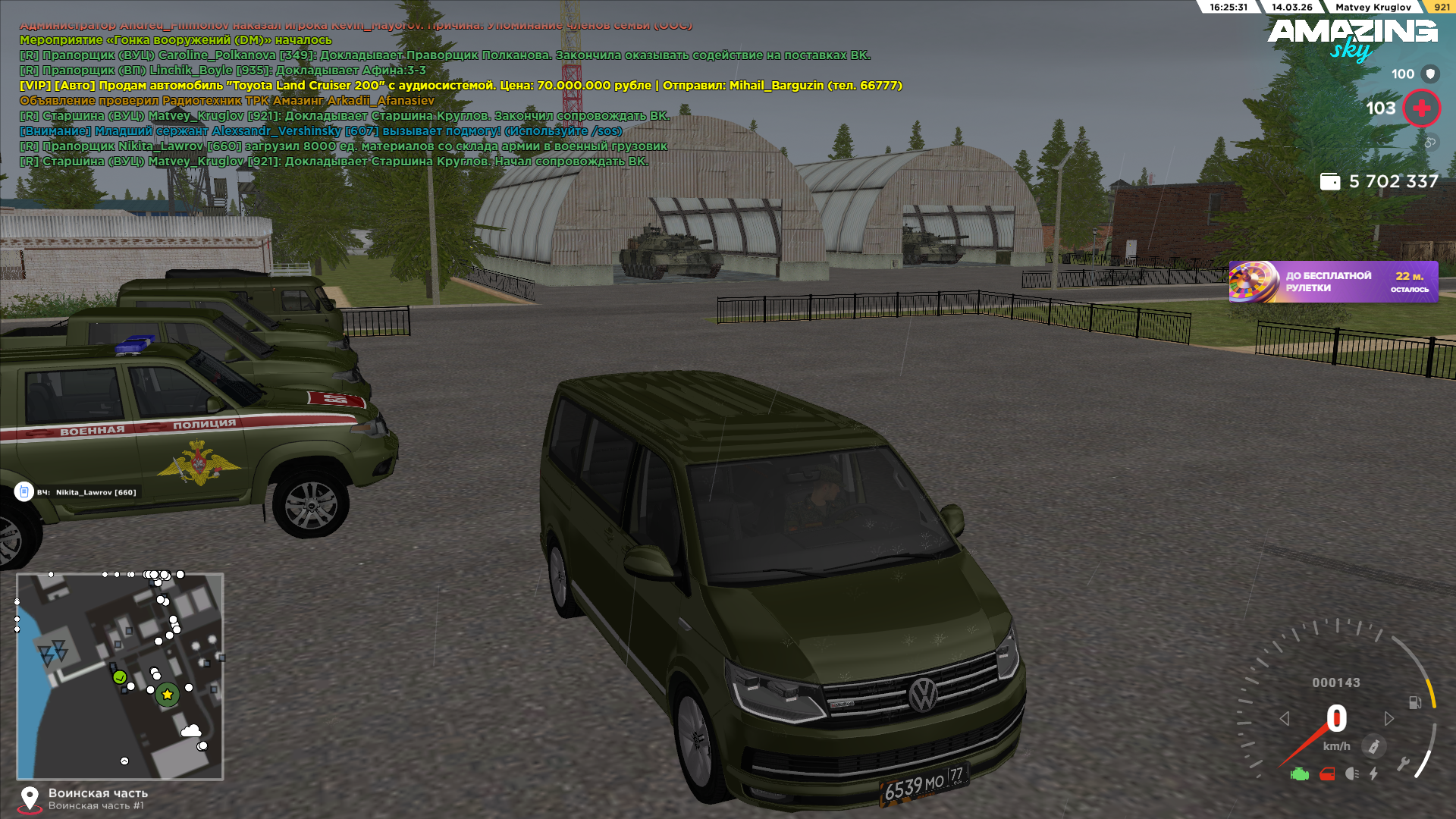This screenshot has width=1456, height=819.
Task: Click the location pin beside Воинская часть
Action: point(30,798)
